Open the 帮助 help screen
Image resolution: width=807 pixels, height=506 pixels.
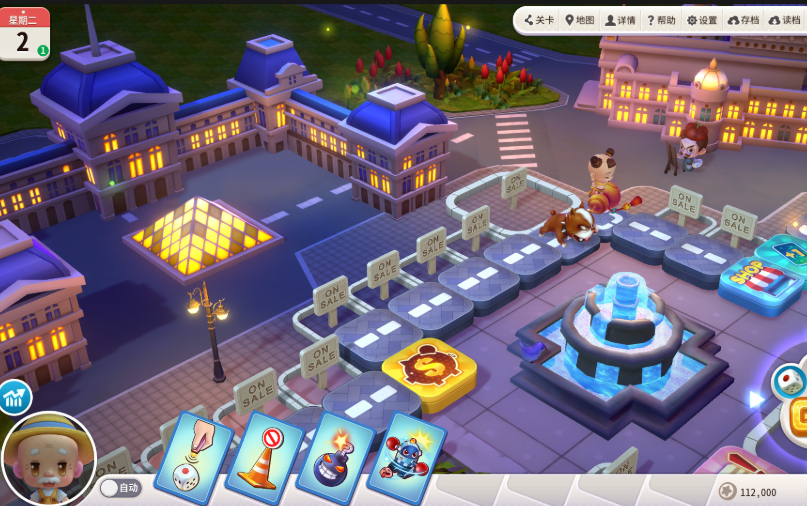pos(661,20)
